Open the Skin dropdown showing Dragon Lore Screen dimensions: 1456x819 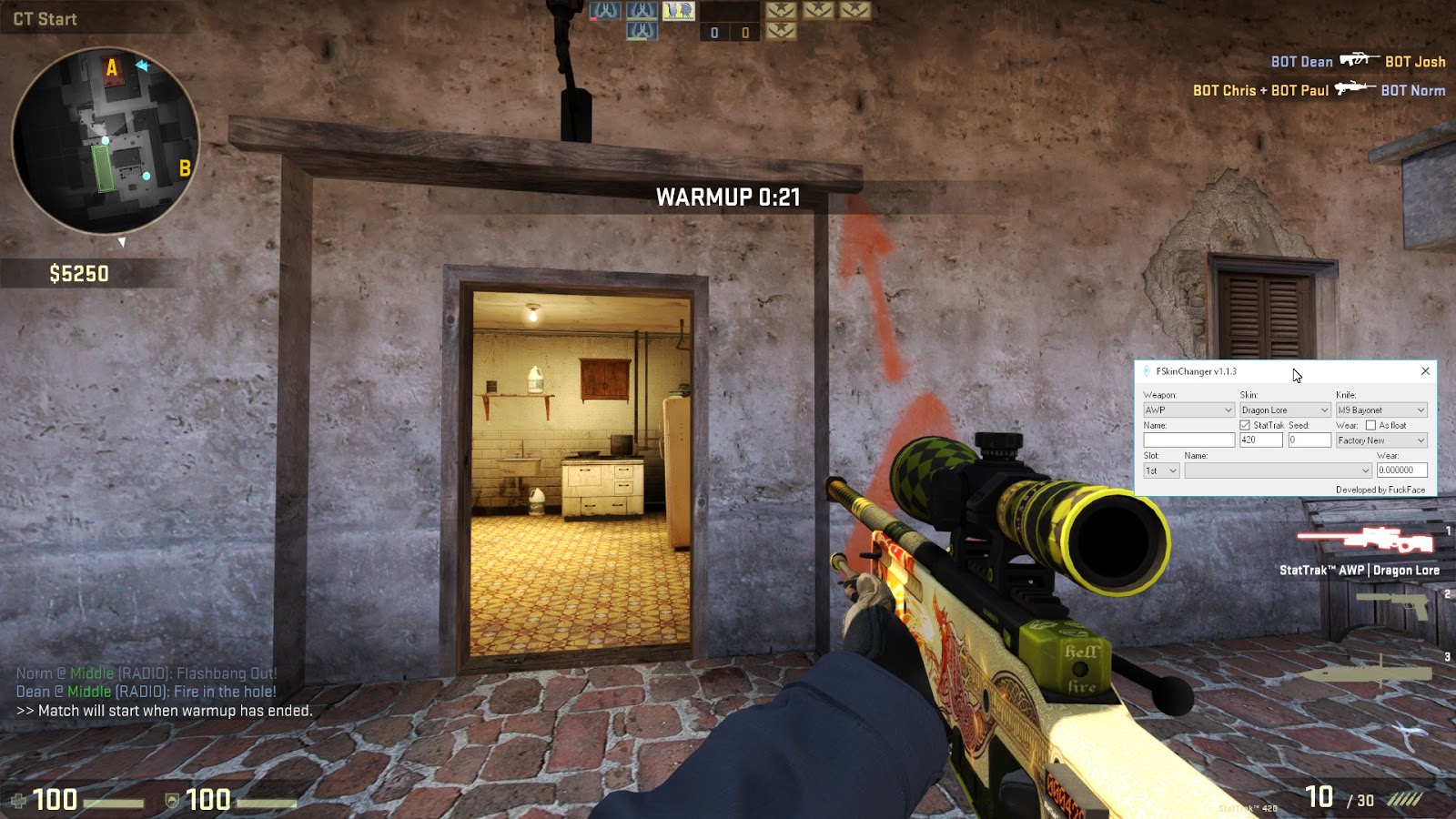(1285, 409)
